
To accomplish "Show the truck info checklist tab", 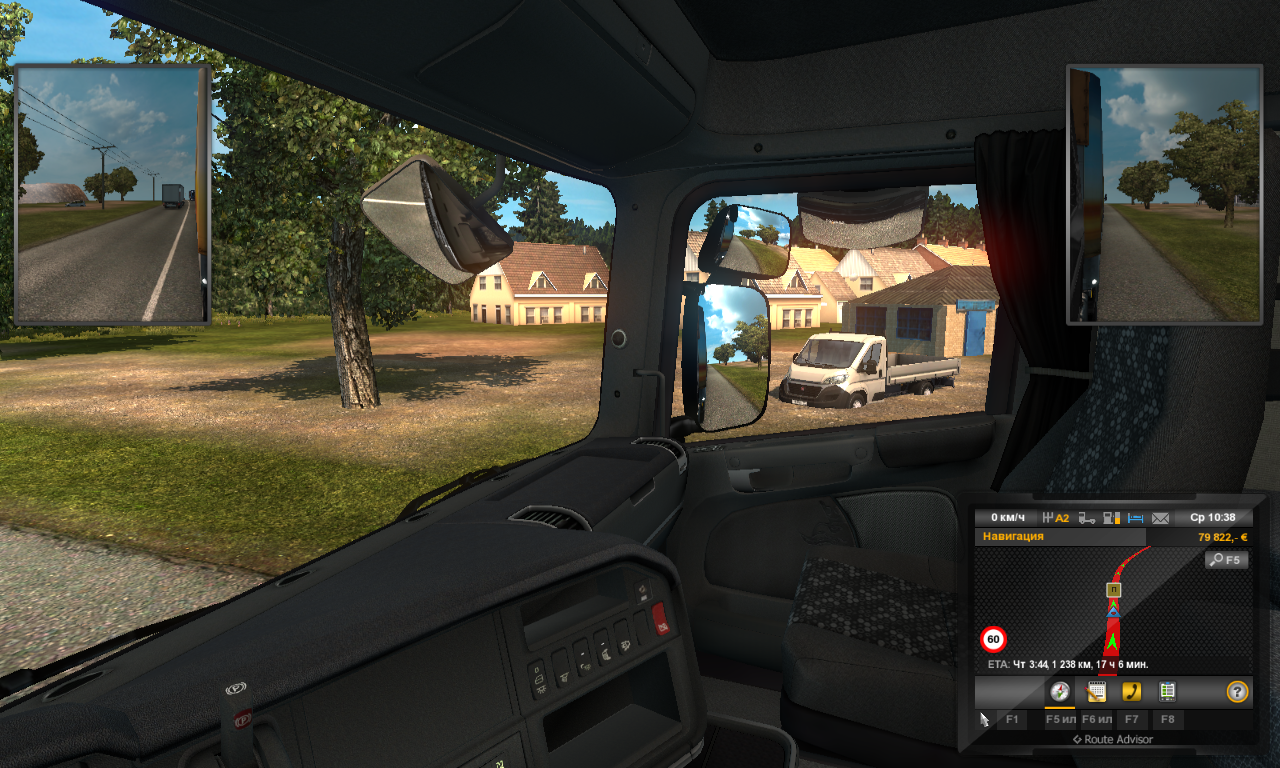I will pyautogui.click(x=1167, y=691).
